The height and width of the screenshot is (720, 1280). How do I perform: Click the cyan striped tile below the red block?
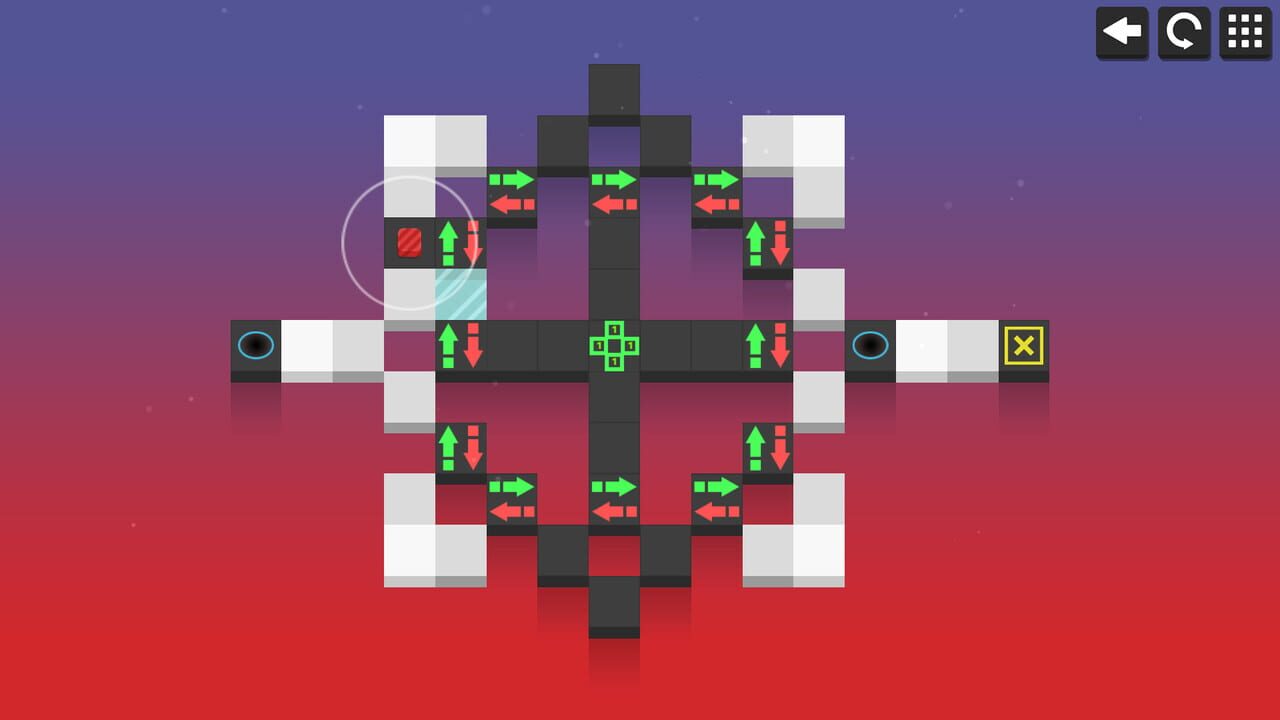pos(461,294)
